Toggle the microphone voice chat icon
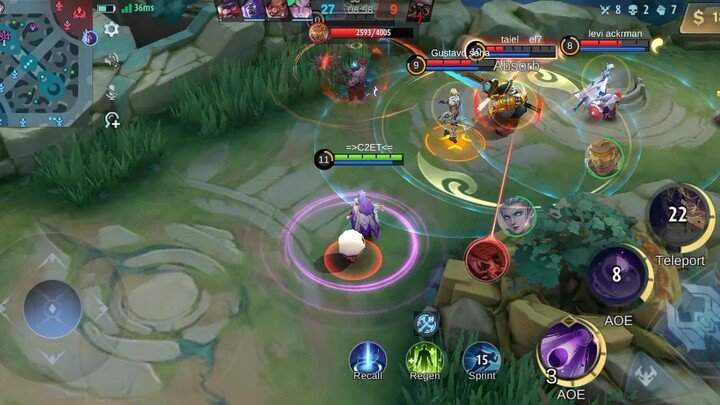Viewport: 720px width, 405px height. [111, 90]
